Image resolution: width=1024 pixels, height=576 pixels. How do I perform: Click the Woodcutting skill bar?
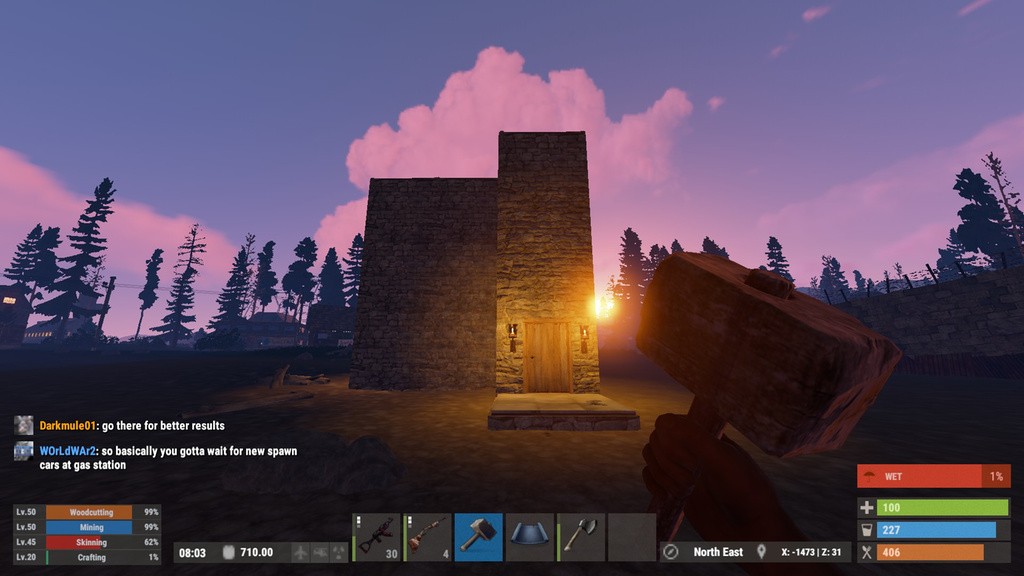click(x=91, y=512)
